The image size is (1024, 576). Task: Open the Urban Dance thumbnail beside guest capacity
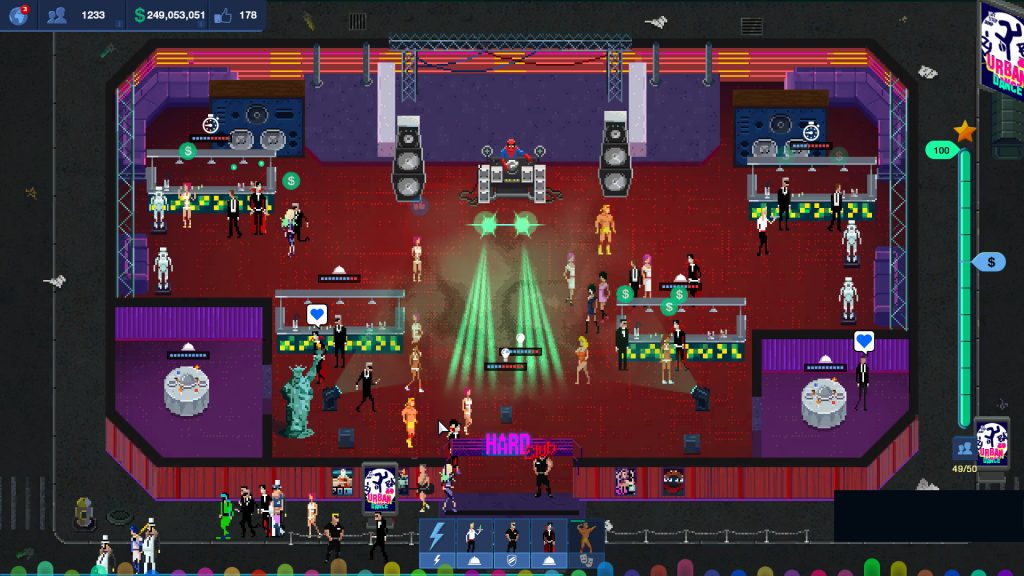pyautogui.click(x=991, y=441)
